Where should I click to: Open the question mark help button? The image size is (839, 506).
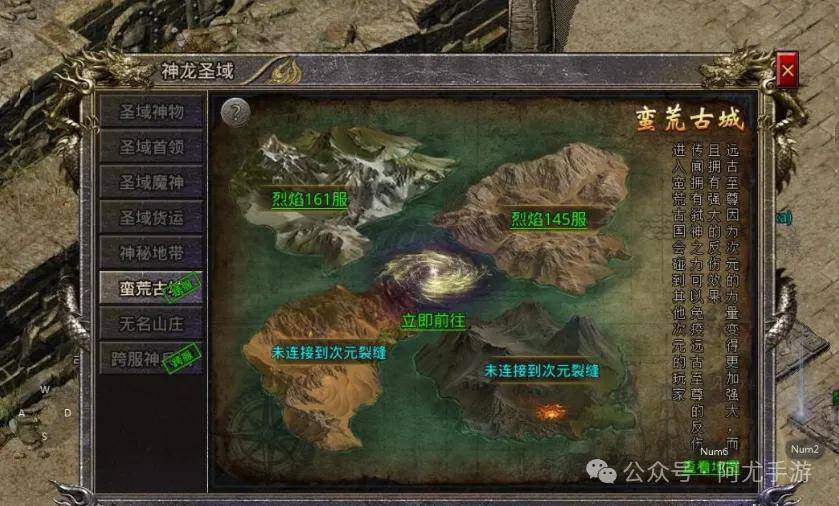(x=236, y=112)
